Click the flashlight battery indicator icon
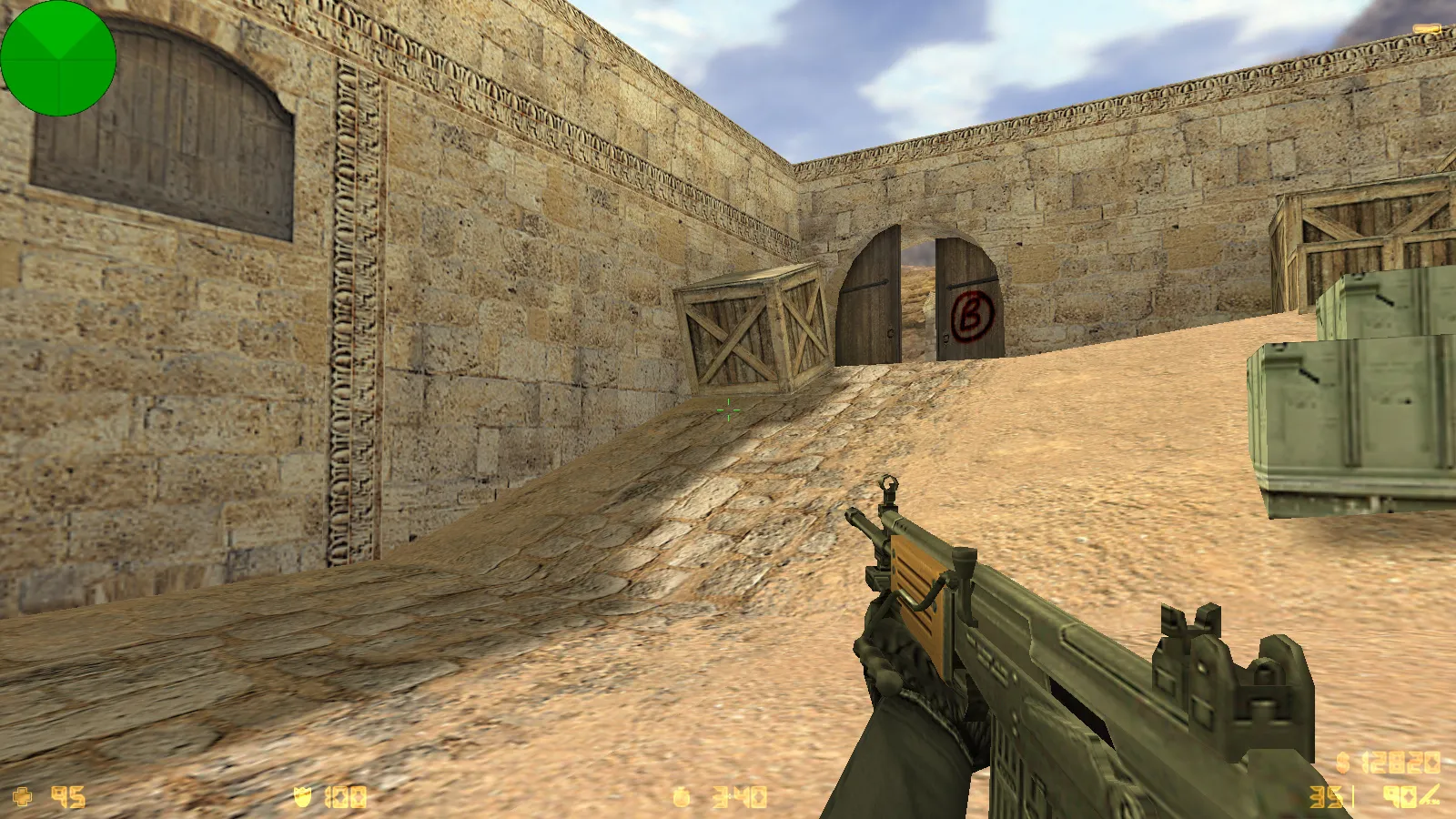This screenshot has width=1456, height=819. pos(1426,30)
